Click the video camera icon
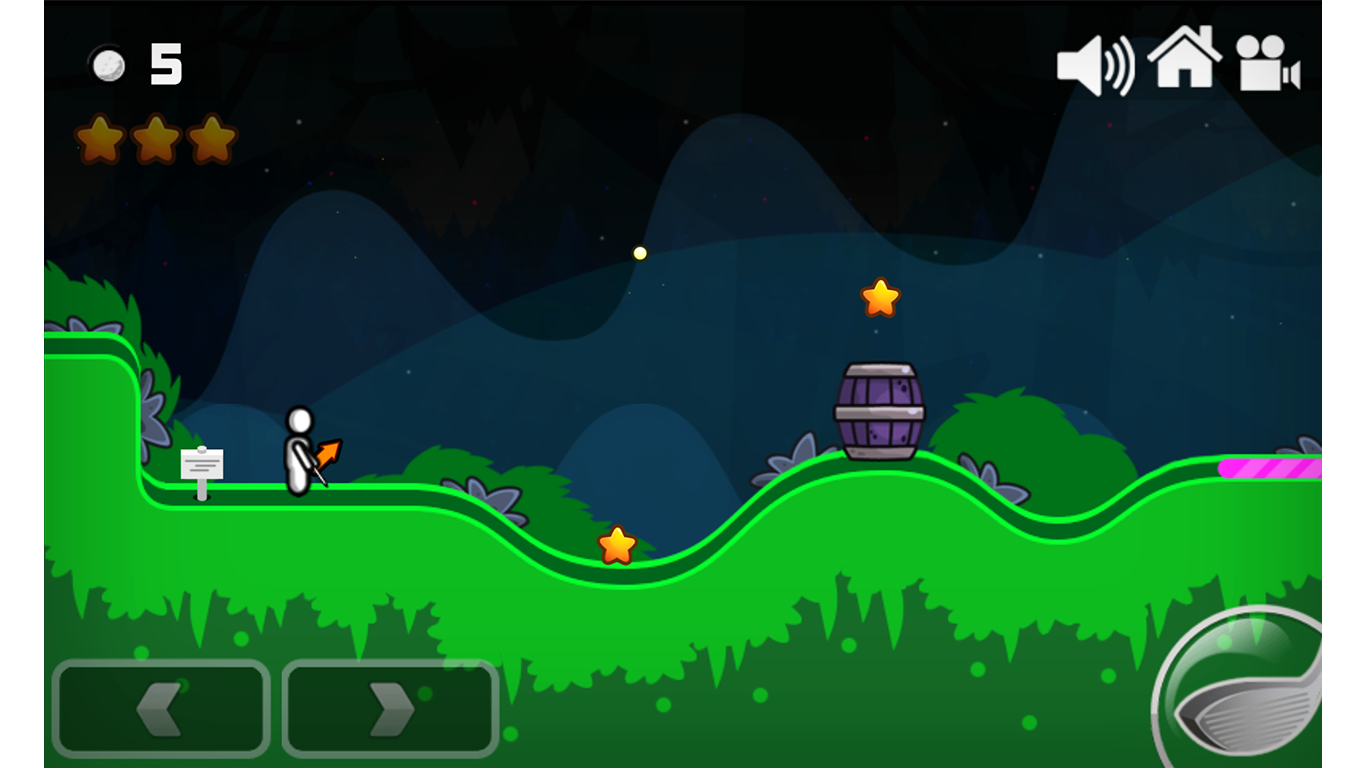The width and height of the screenshot is (1366, 768). [x=1267, y=64]
